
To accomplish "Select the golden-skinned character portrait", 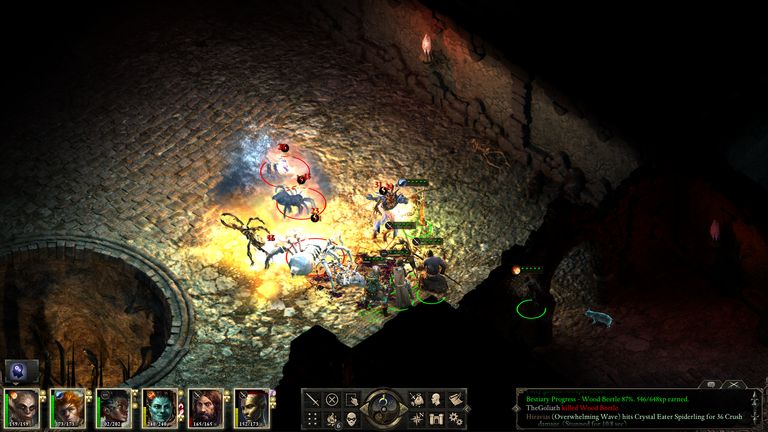I will coord(252,408).
